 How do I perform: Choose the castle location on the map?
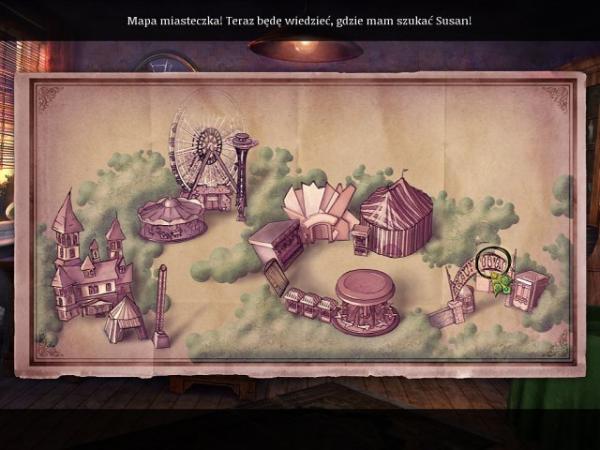[88, 264]
